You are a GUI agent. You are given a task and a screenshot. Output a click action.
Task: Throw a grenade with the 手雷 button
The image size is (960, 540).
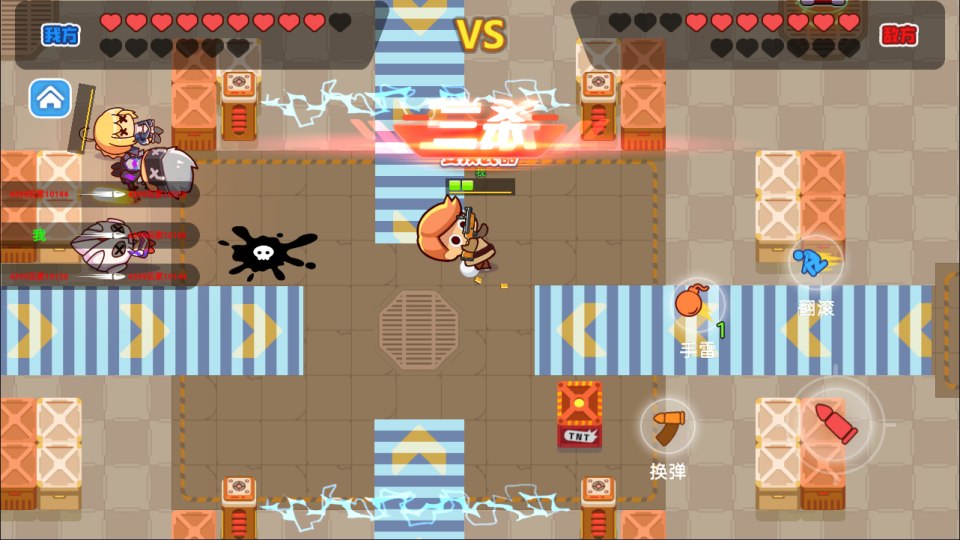695,306
